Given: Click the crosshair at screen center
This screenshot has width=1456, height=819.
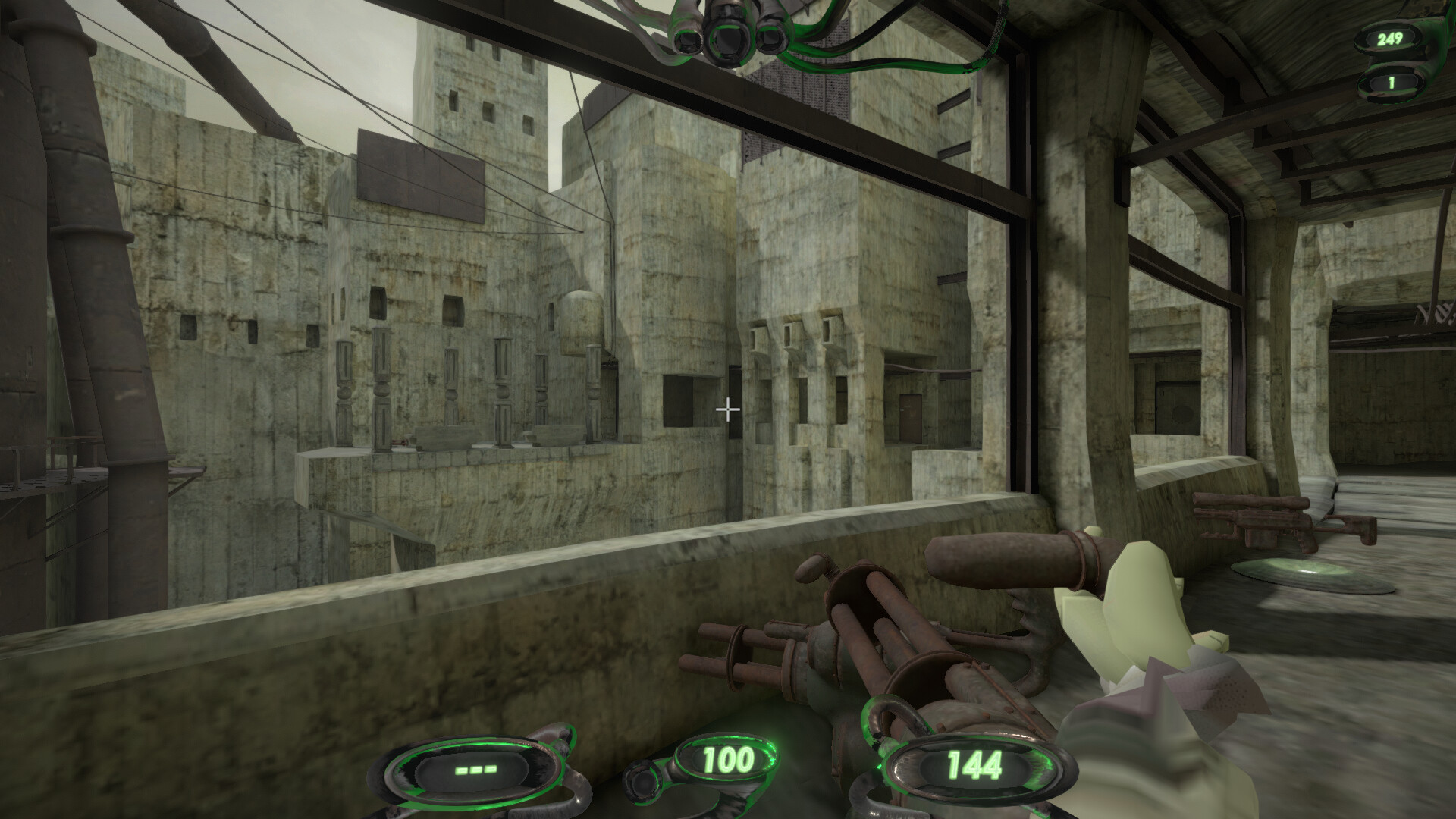Looking at the screenshot, I should 727,409.
